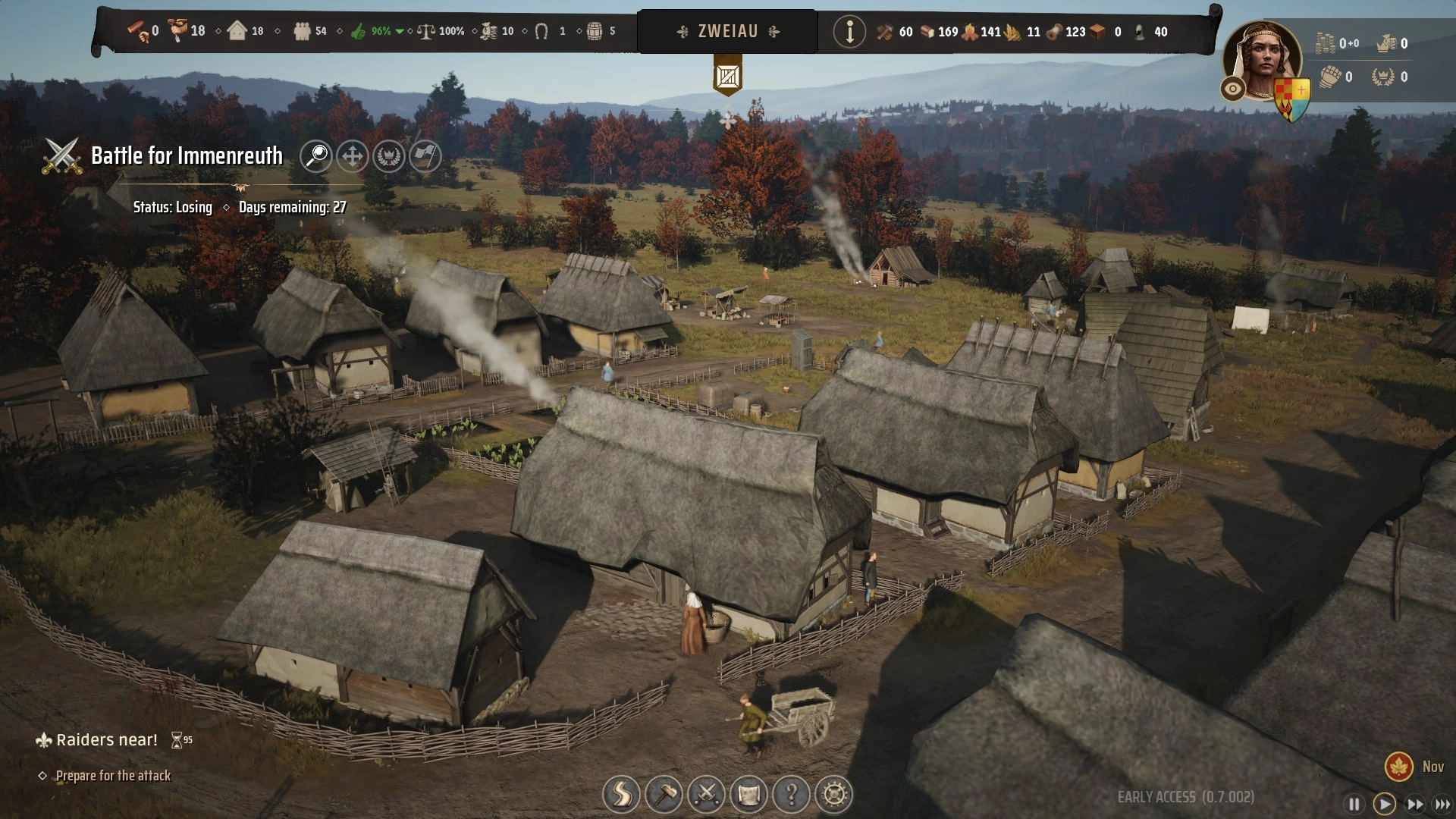
Task: Click the magnifier icon beside Battle for Immenreuth
Action: (315, 156)
